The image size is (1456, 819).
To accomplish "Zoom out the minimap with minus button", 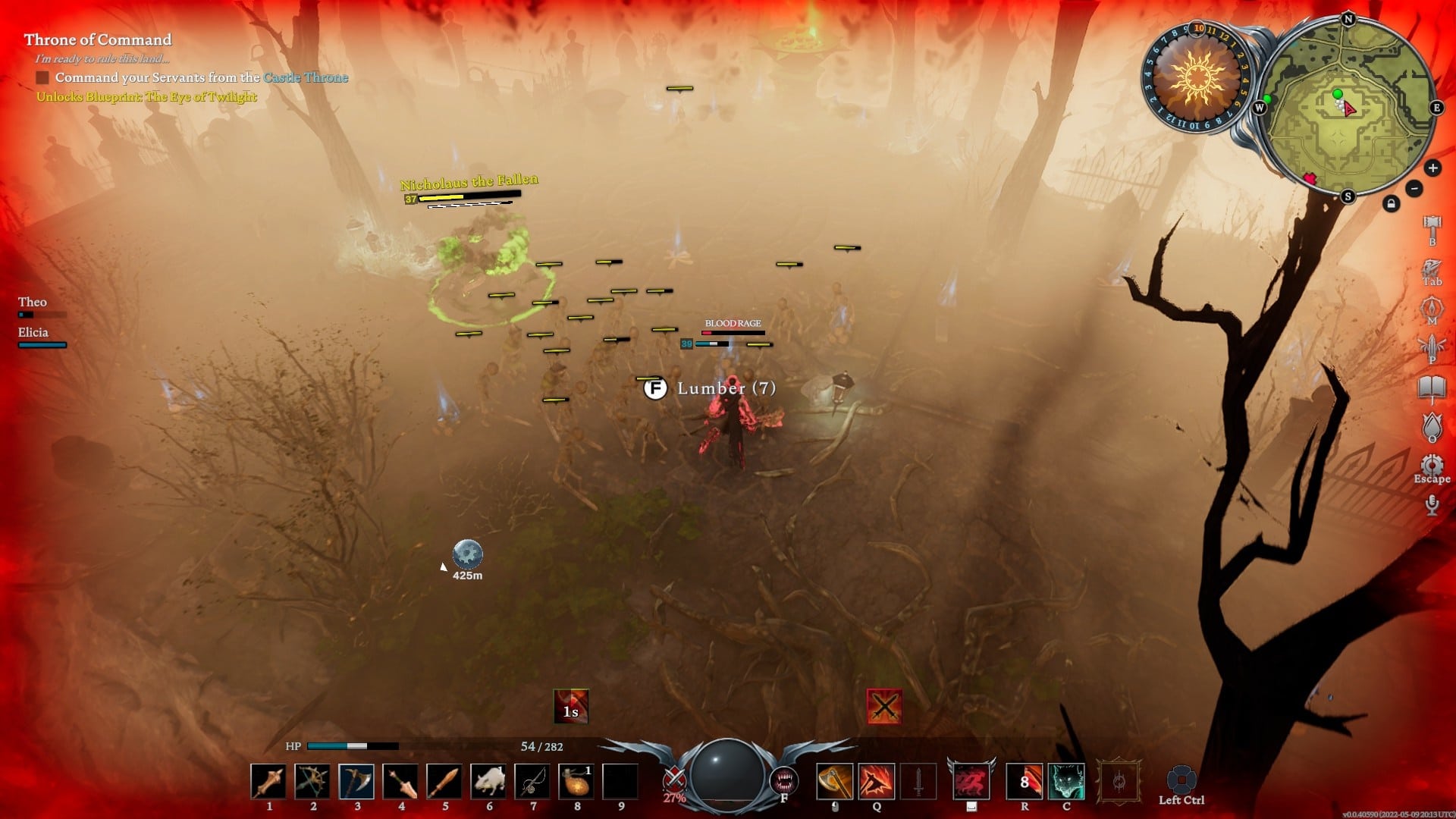I will coord(1414,189).
